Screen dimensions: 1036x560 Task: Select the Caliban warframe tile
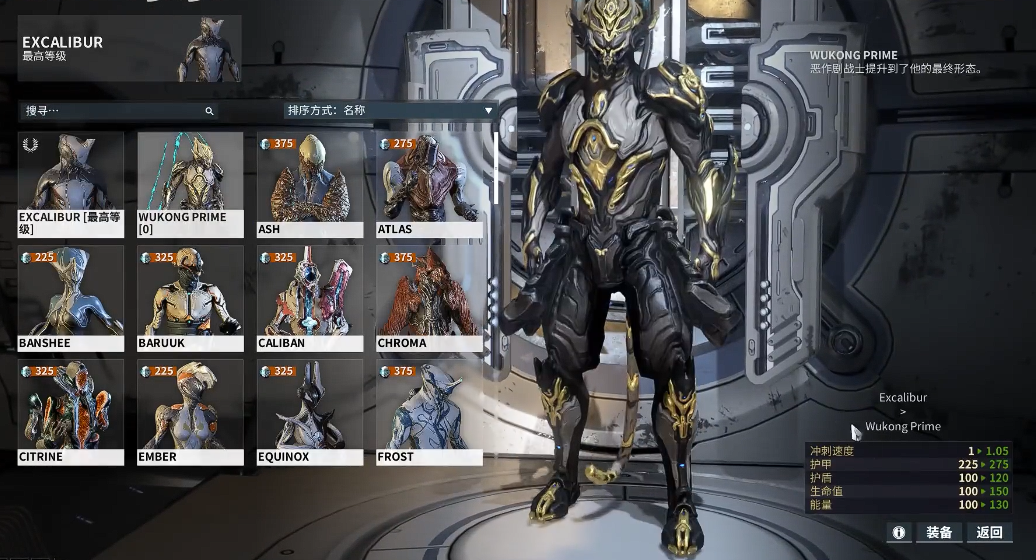(310, 298)
